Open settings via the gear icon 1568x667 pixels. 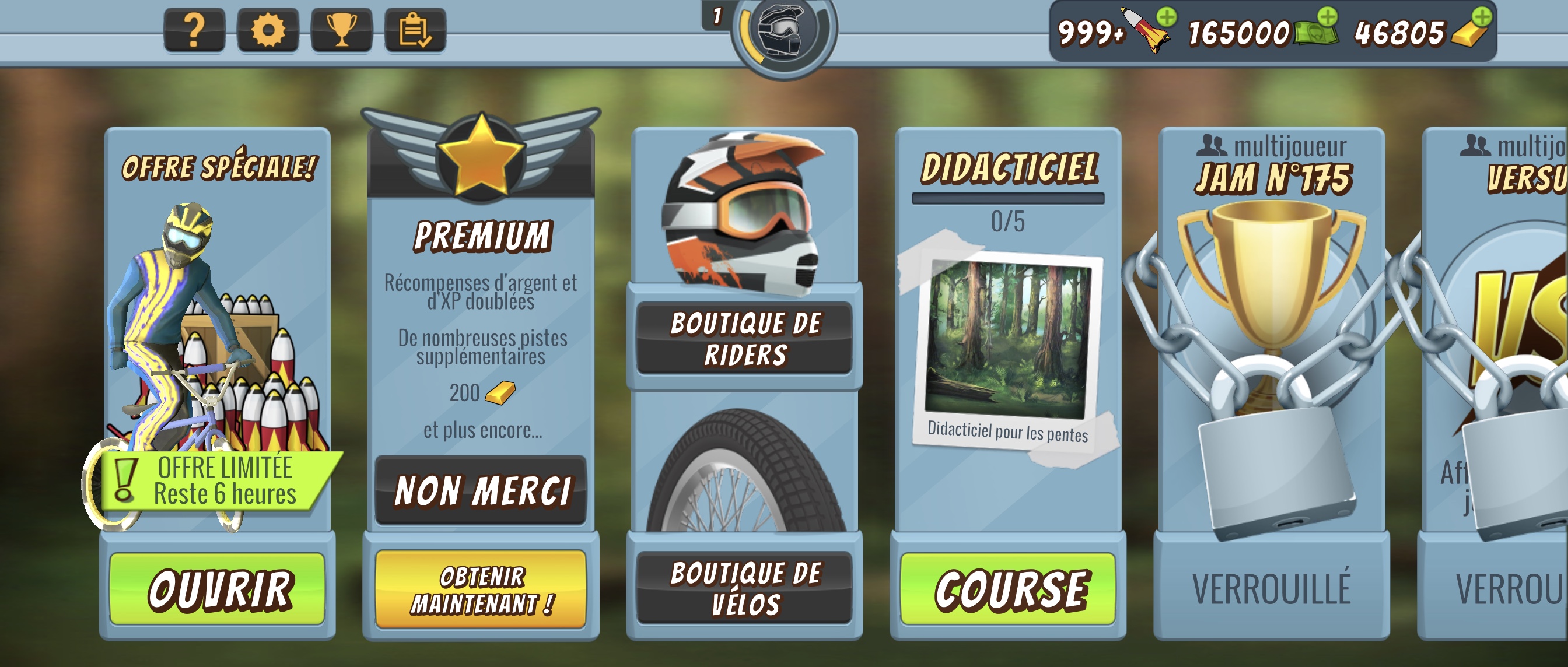268,30
